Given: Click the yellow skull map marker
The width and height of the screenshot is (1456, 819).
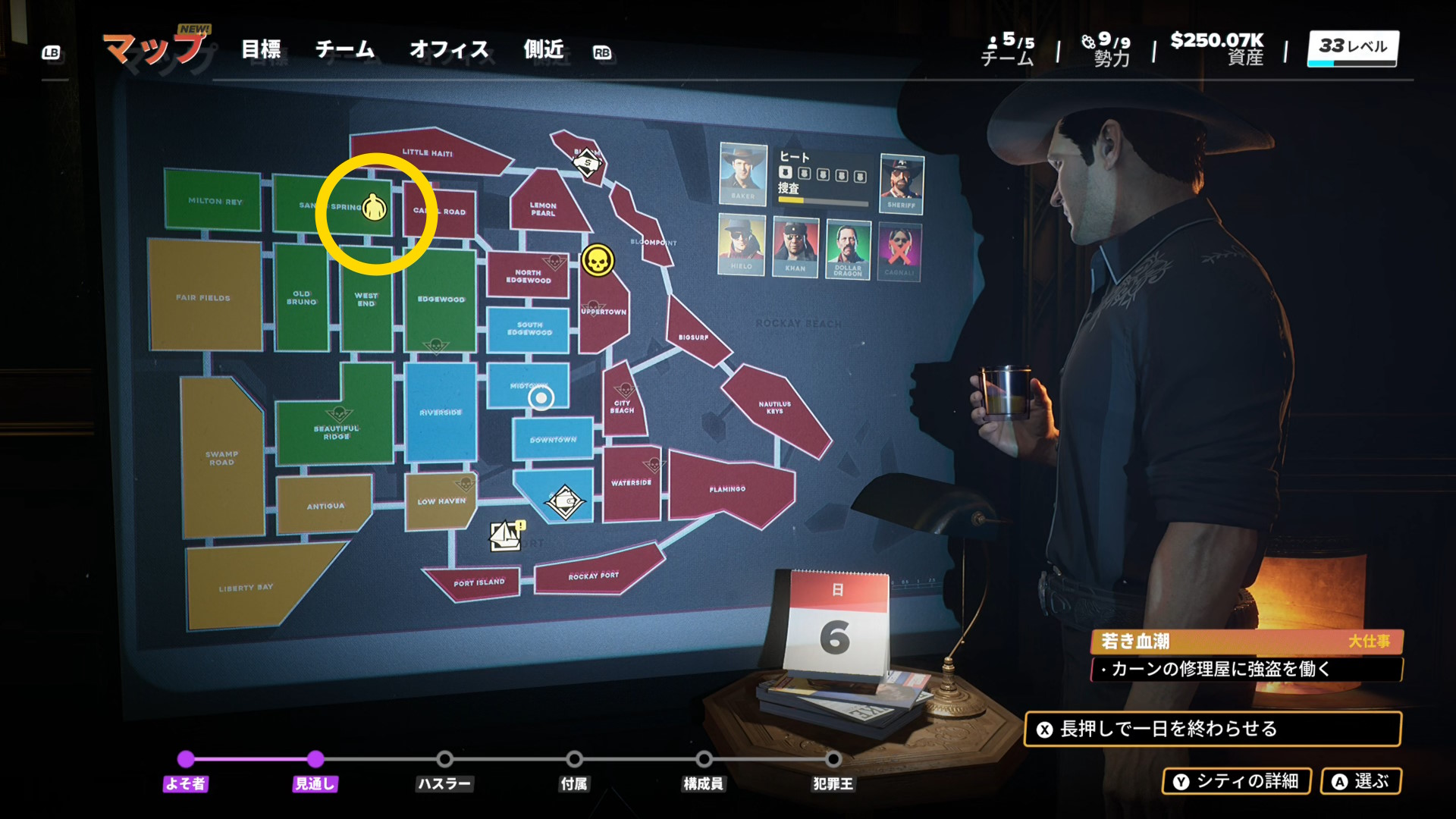Looking at the screenshot, I should (x=598, y=262).
